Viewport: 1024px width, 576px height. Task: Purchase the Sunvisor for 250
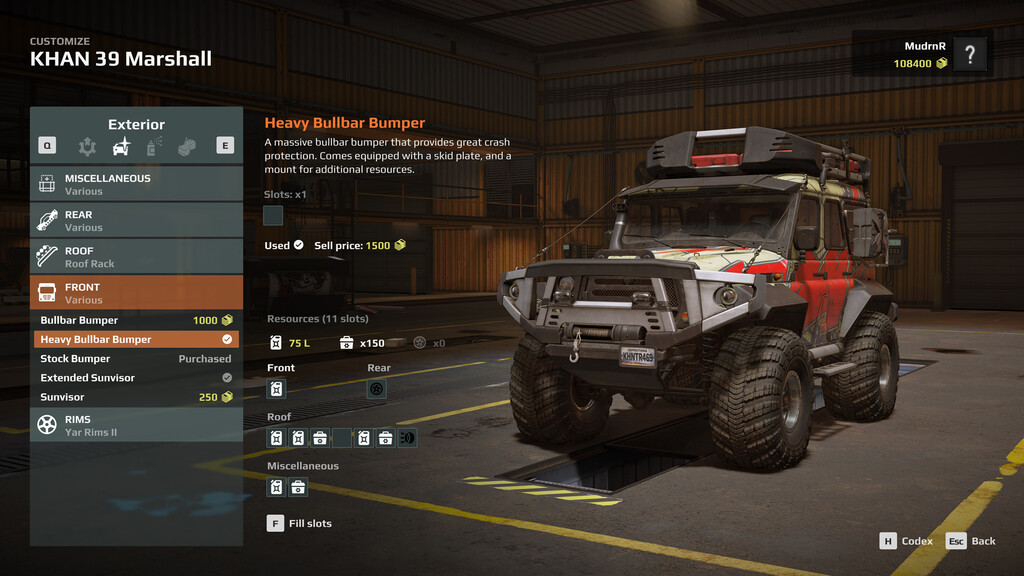tap(136, 397)
